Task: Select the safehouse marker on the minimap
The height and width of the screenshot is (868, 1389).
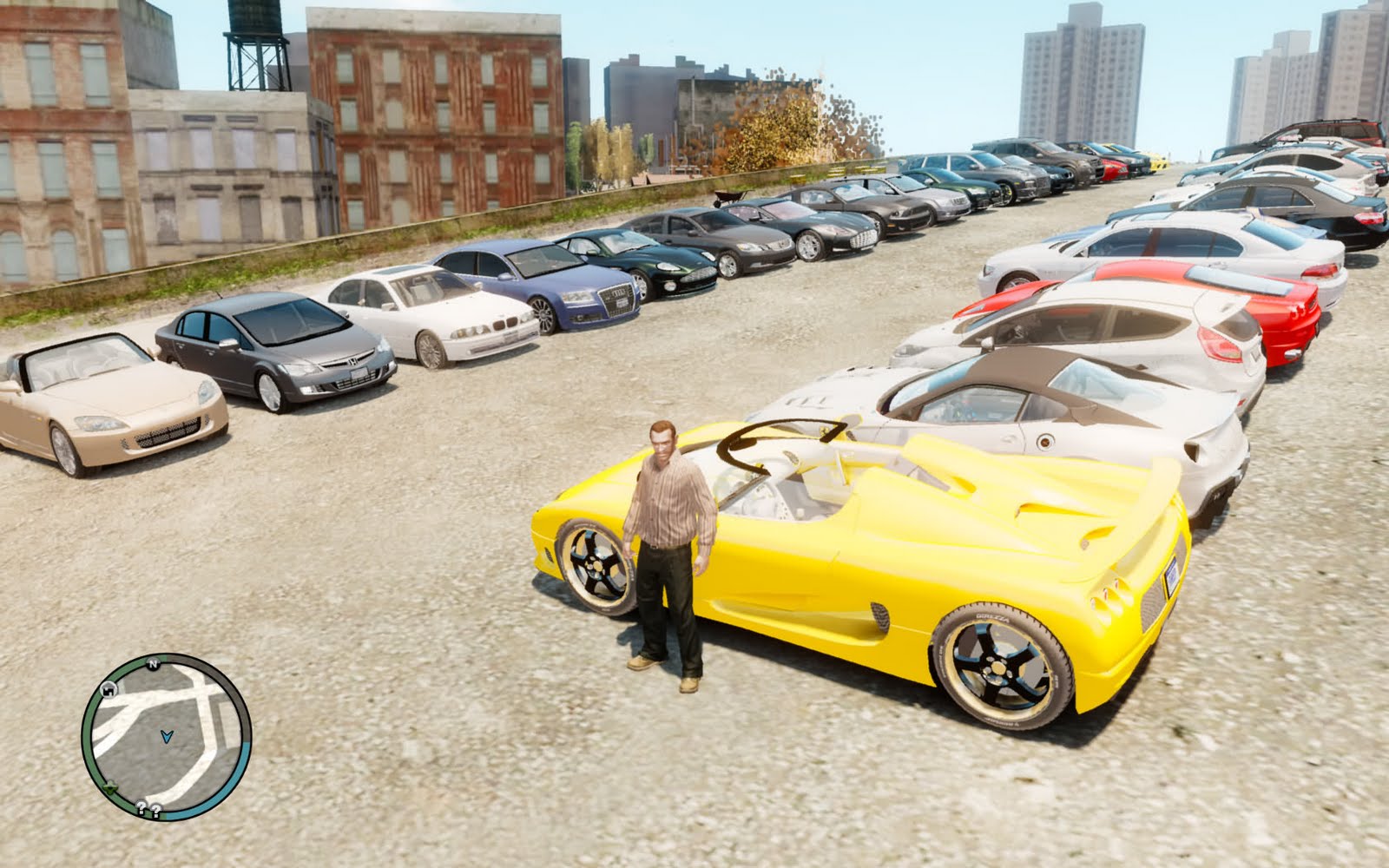Action: pos(110,690)
